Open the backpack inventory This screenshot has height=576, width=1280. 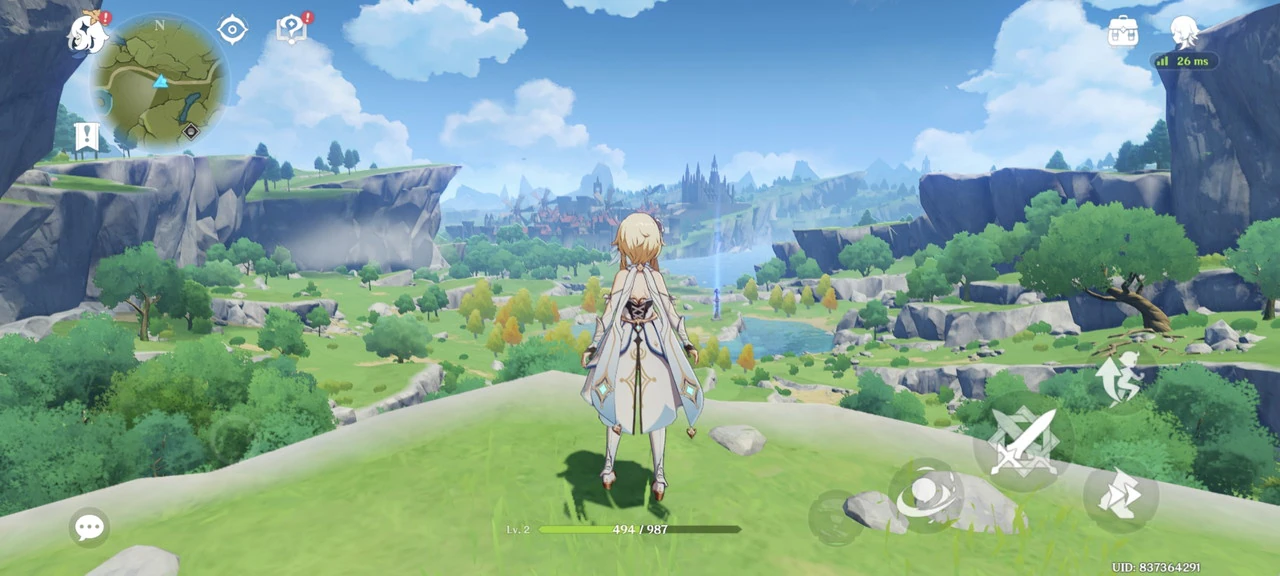click(1123, 31)
